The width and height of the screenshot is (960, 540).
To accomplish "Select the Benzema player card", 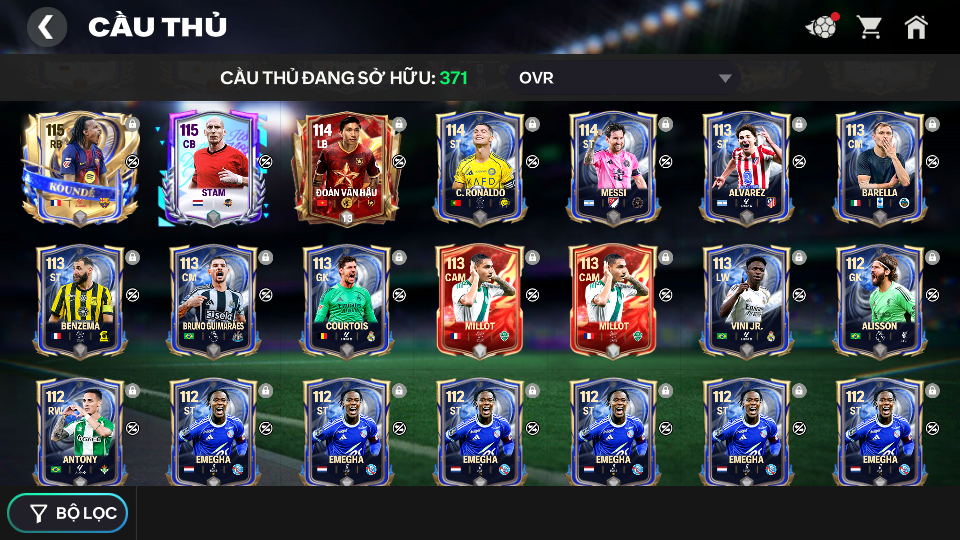I will [80, 300].
